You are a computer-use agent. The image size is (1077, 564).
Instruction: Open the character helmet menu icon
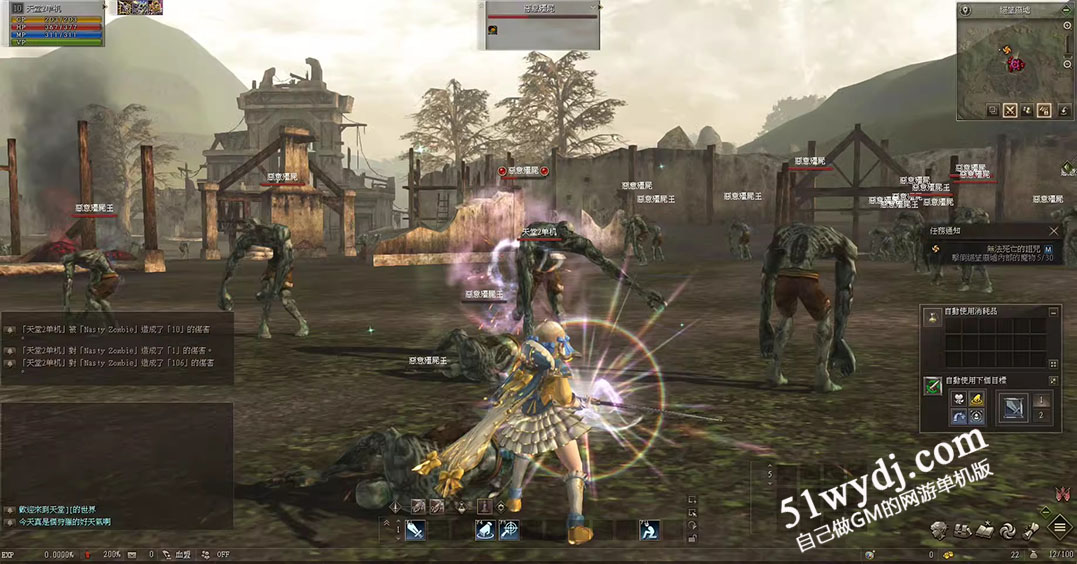[x=939, y=530]
